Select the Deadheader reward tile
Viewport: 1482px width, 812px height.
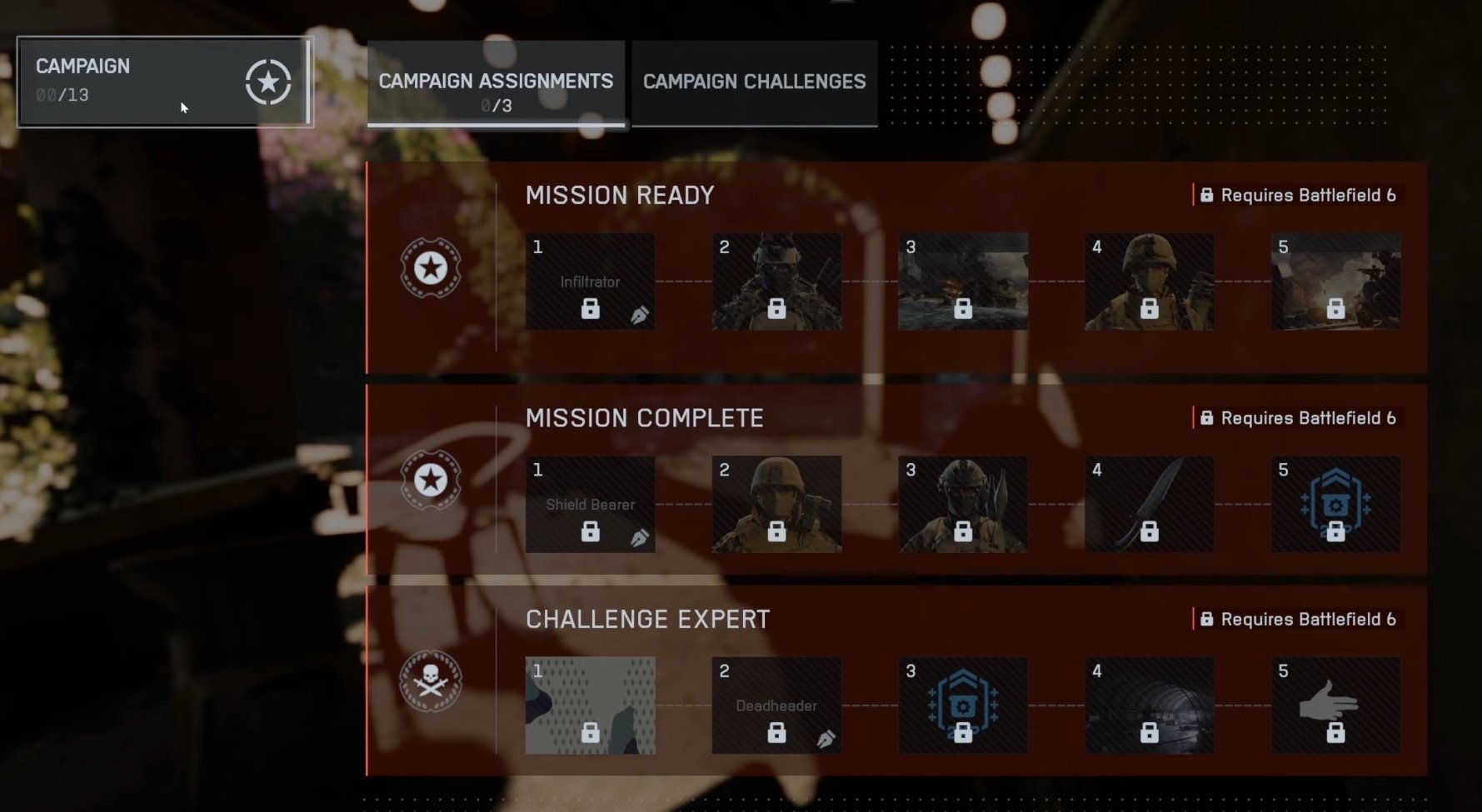click(x=776, y=705)
